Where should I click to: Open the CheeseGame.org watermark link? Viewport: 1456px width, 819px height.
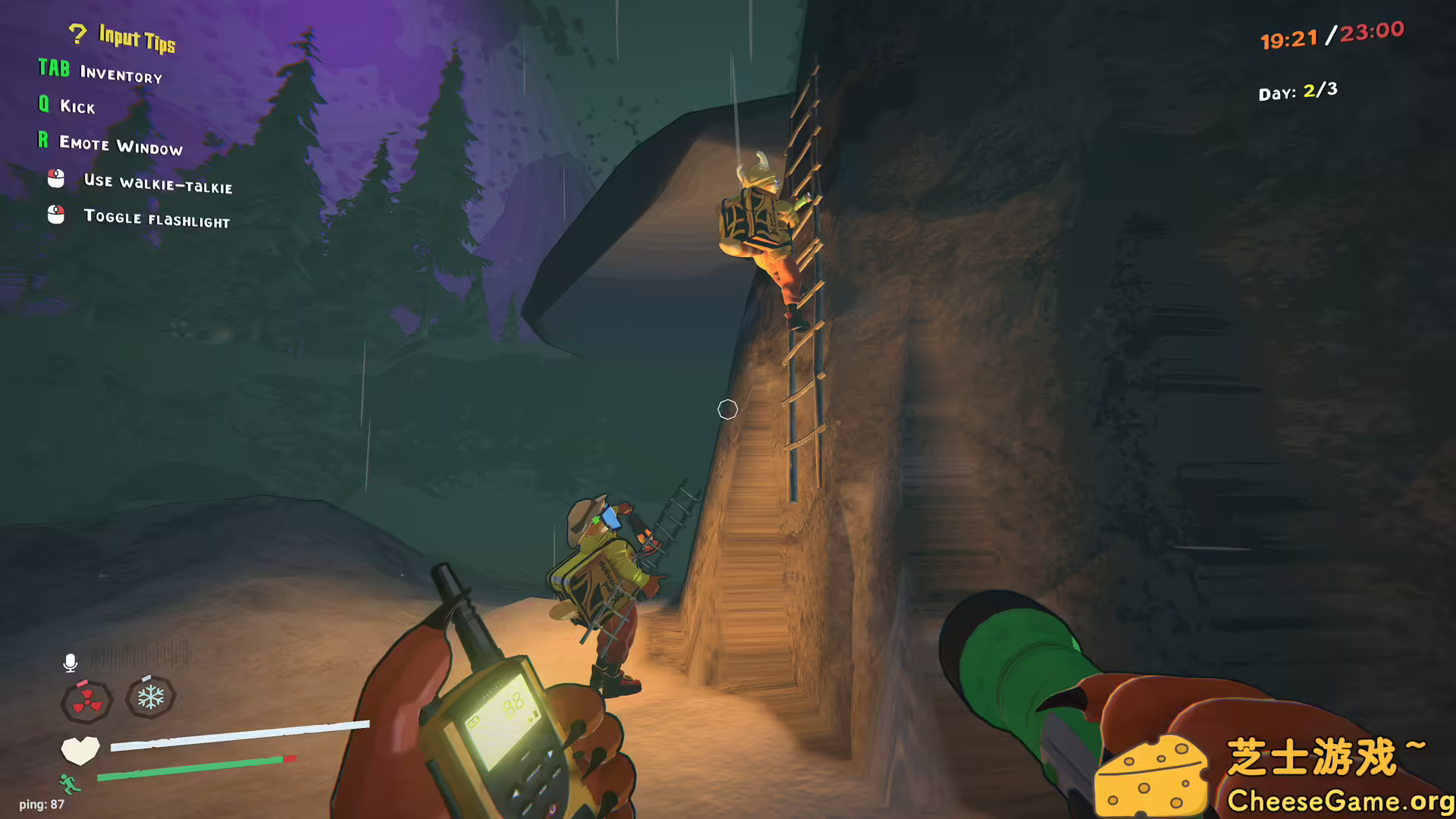pyautogui.click(x=1339, y=801)
